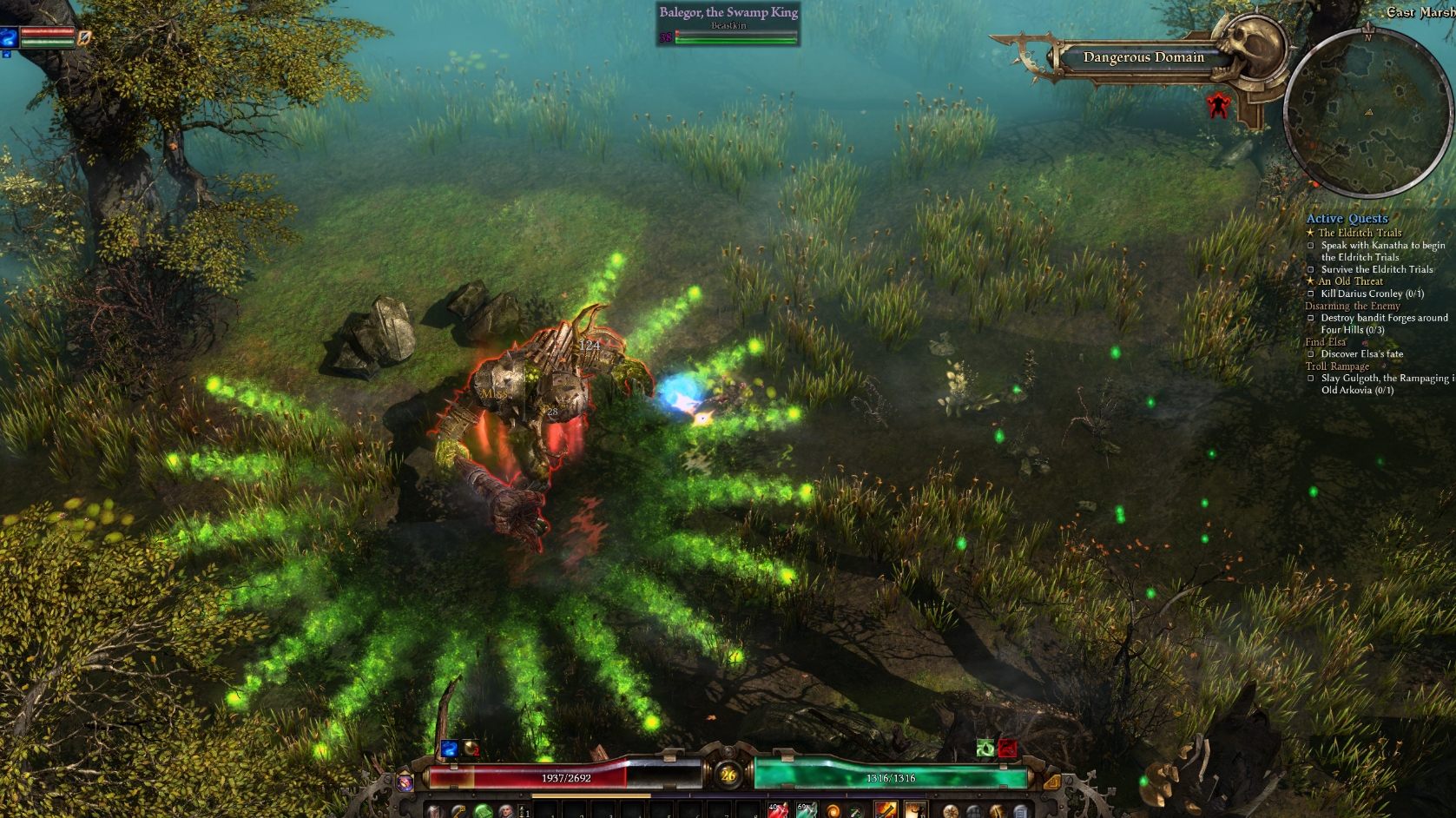Trigger the orange spiral skill on the hotbar
The width and height of the screenshot is (1456, 818).
click(833, 810)
